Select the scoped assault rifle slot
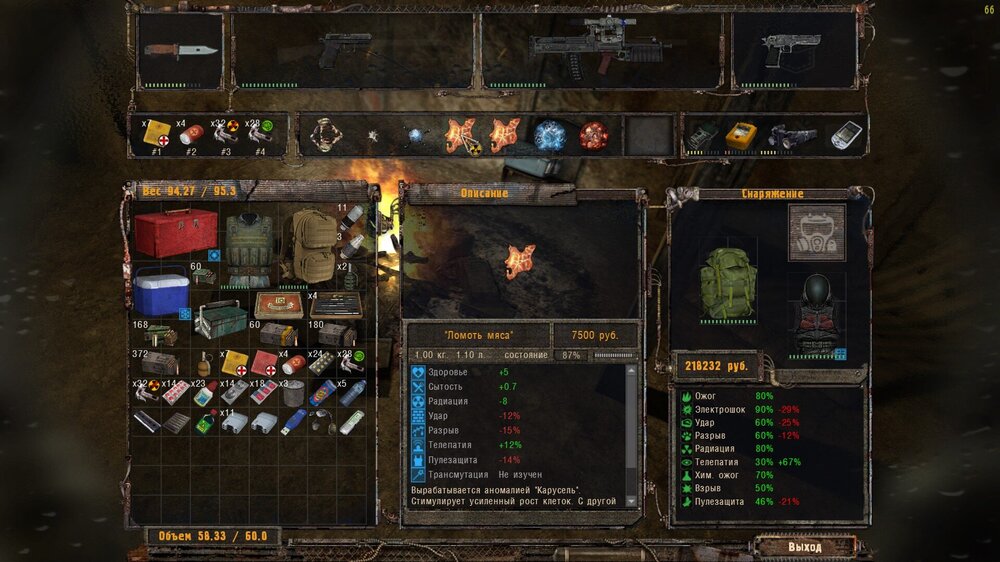 pos(601,50)
